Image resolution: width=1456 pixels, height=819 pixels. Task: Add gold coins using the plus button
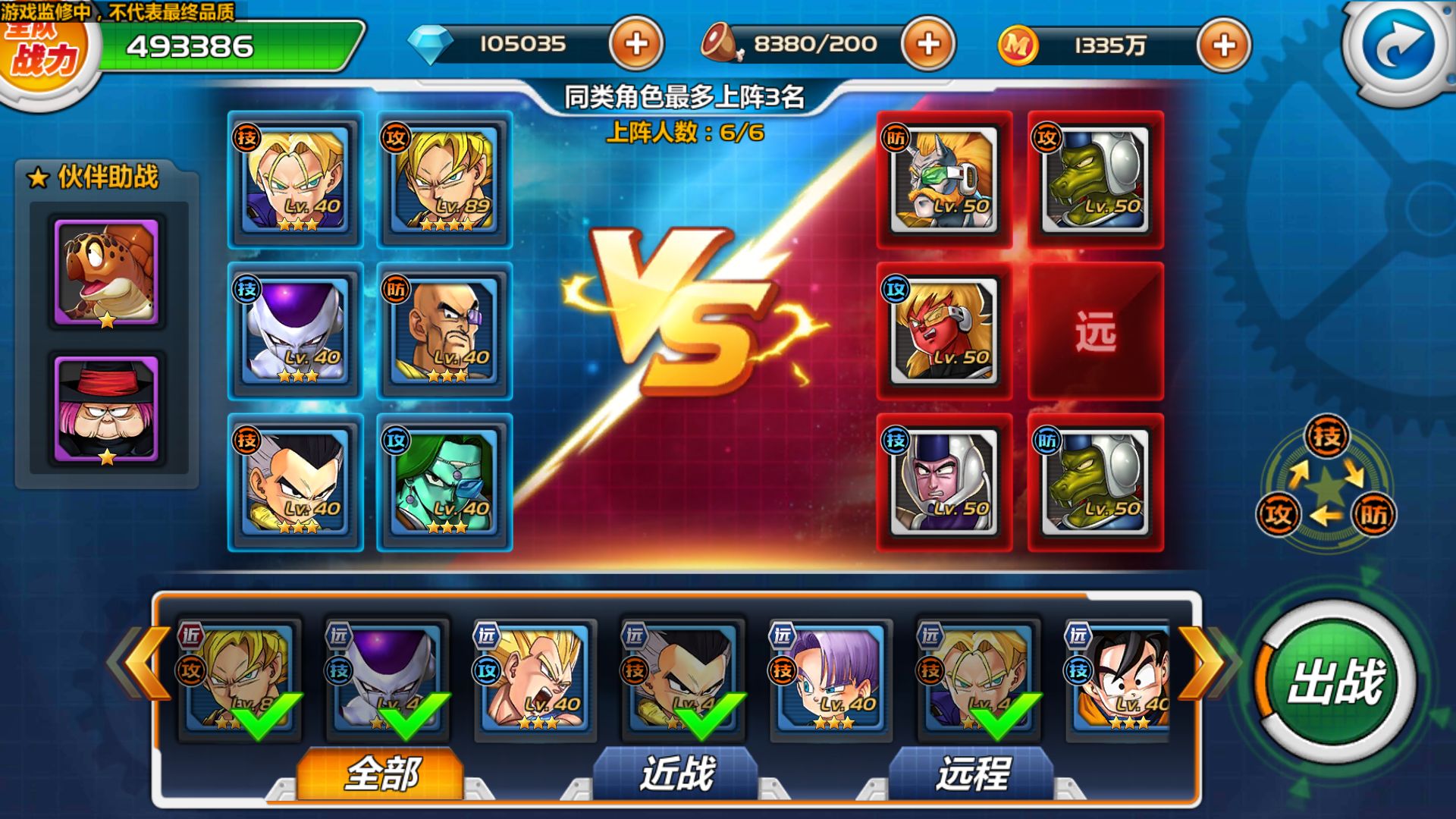click(x=1223, y=45)
